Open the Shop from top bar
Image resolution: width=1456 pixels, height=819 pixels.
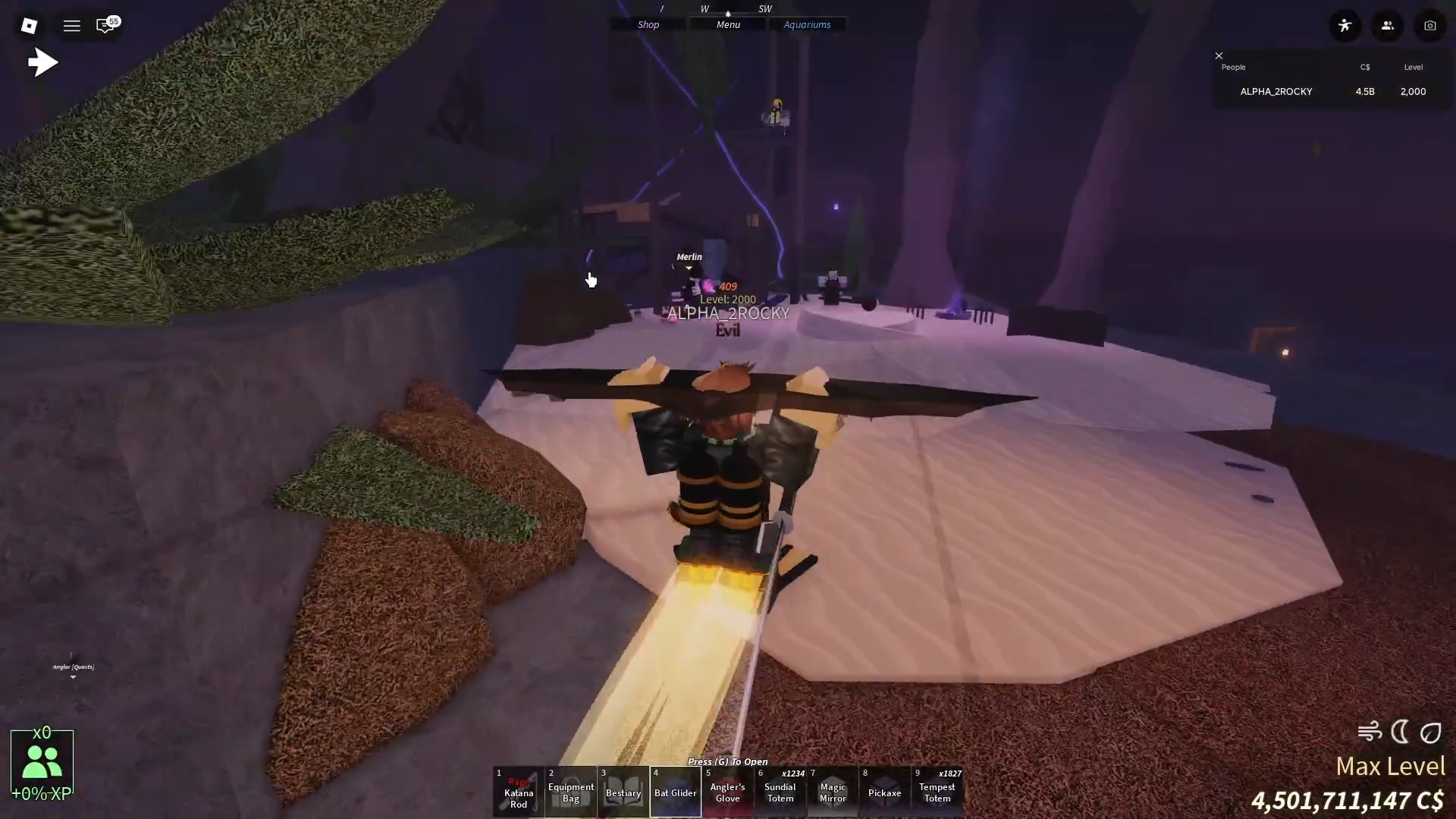click(648, 24)
